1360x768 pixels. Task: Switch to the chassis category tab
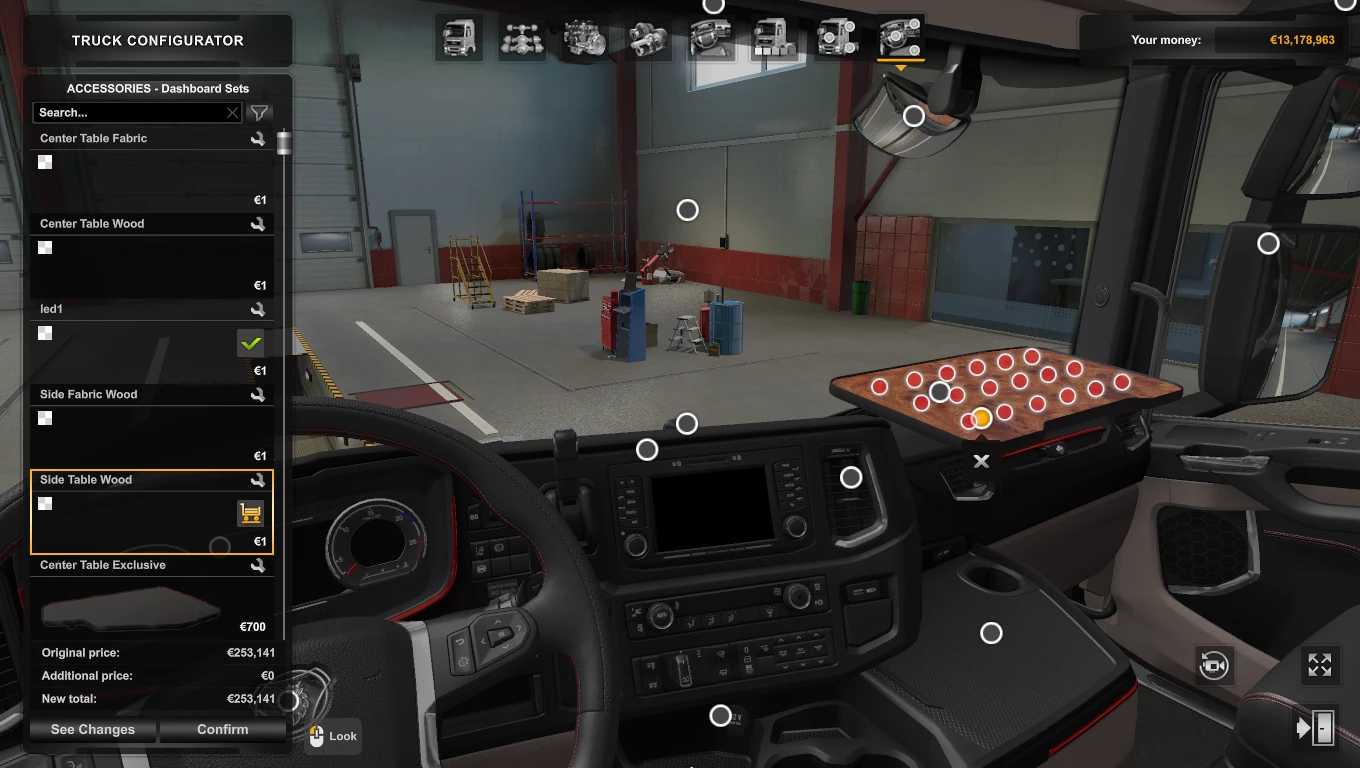point(522,38)
